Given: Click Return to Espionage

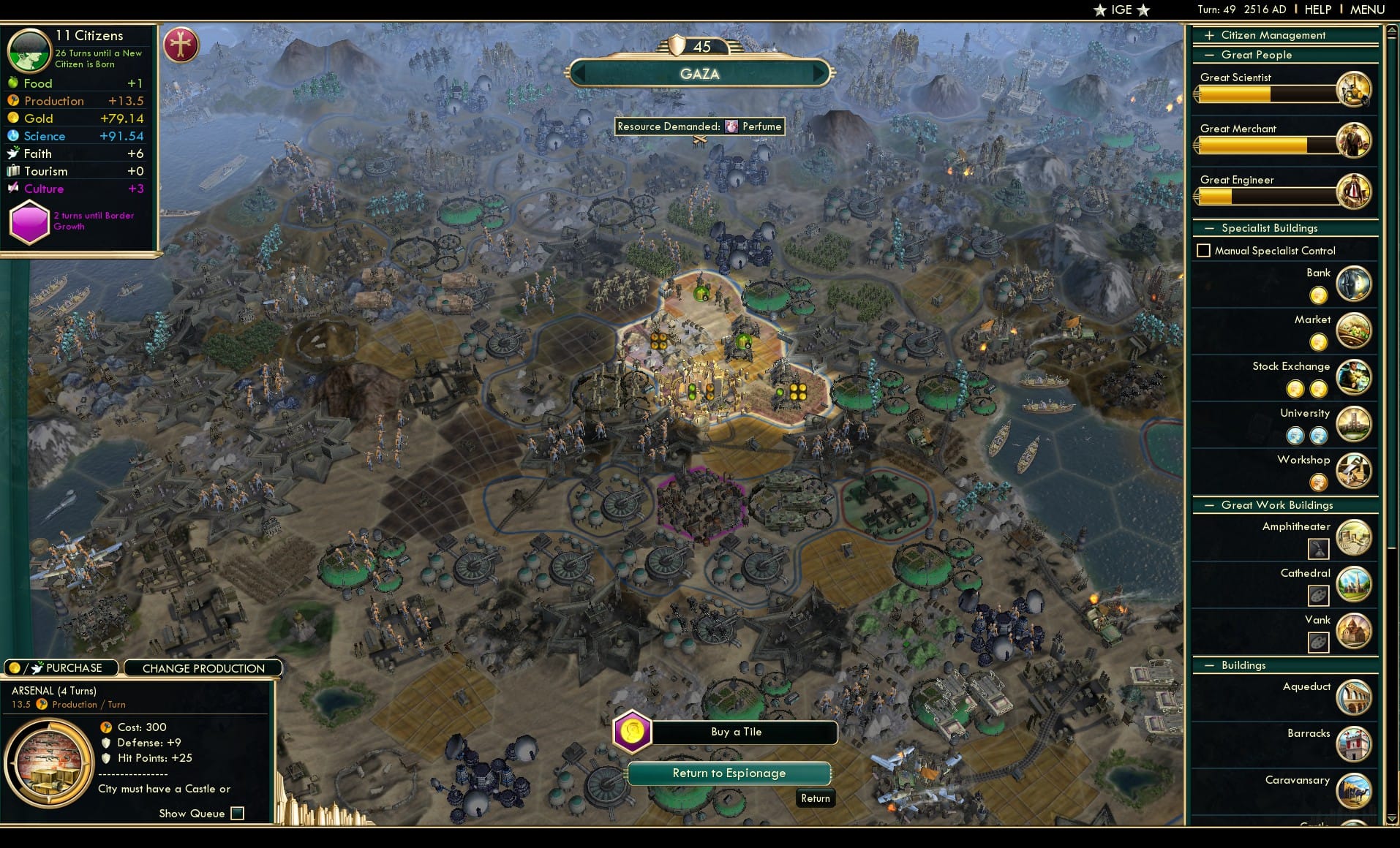Looking at the screenshot, I should tap(729, 773).
